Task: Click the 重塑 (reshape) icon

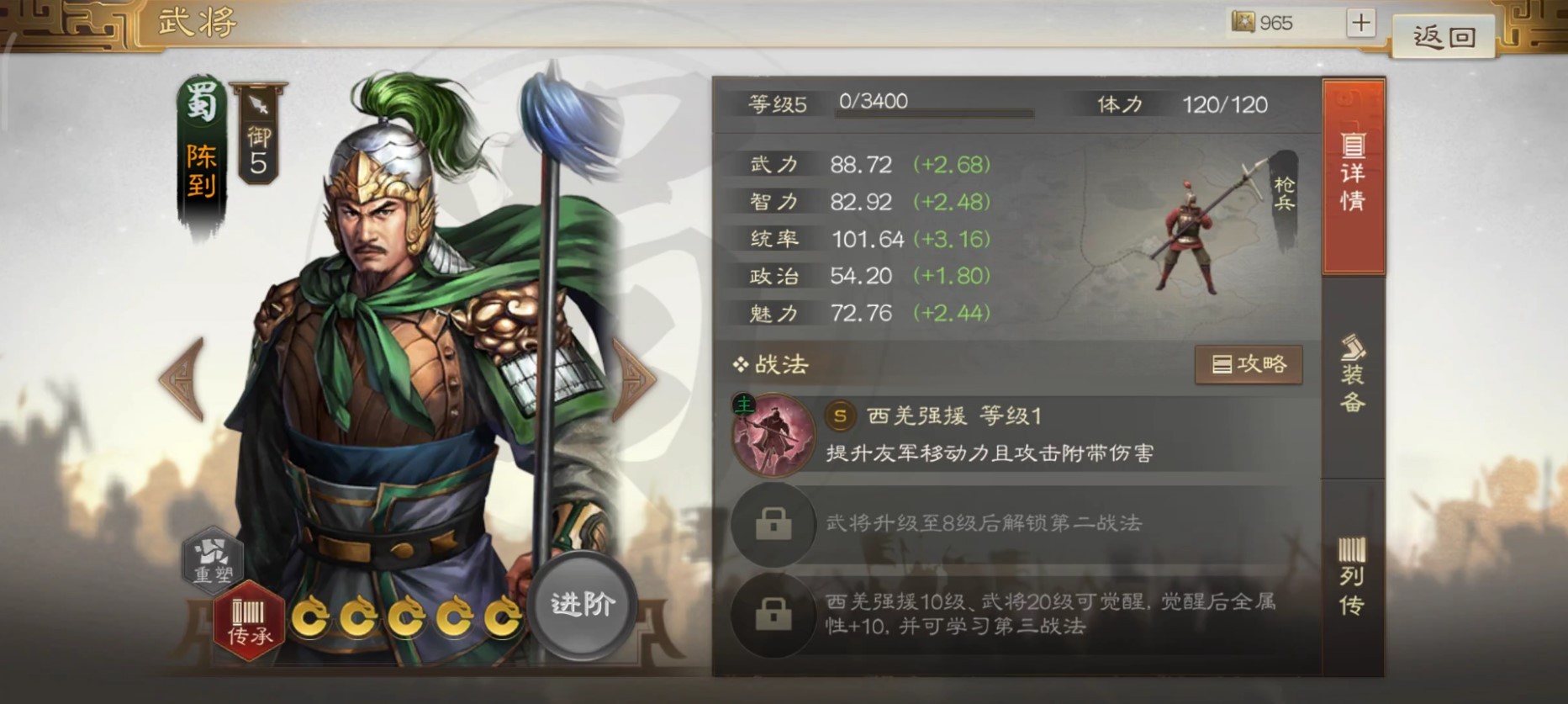Action: click(212, 558)
